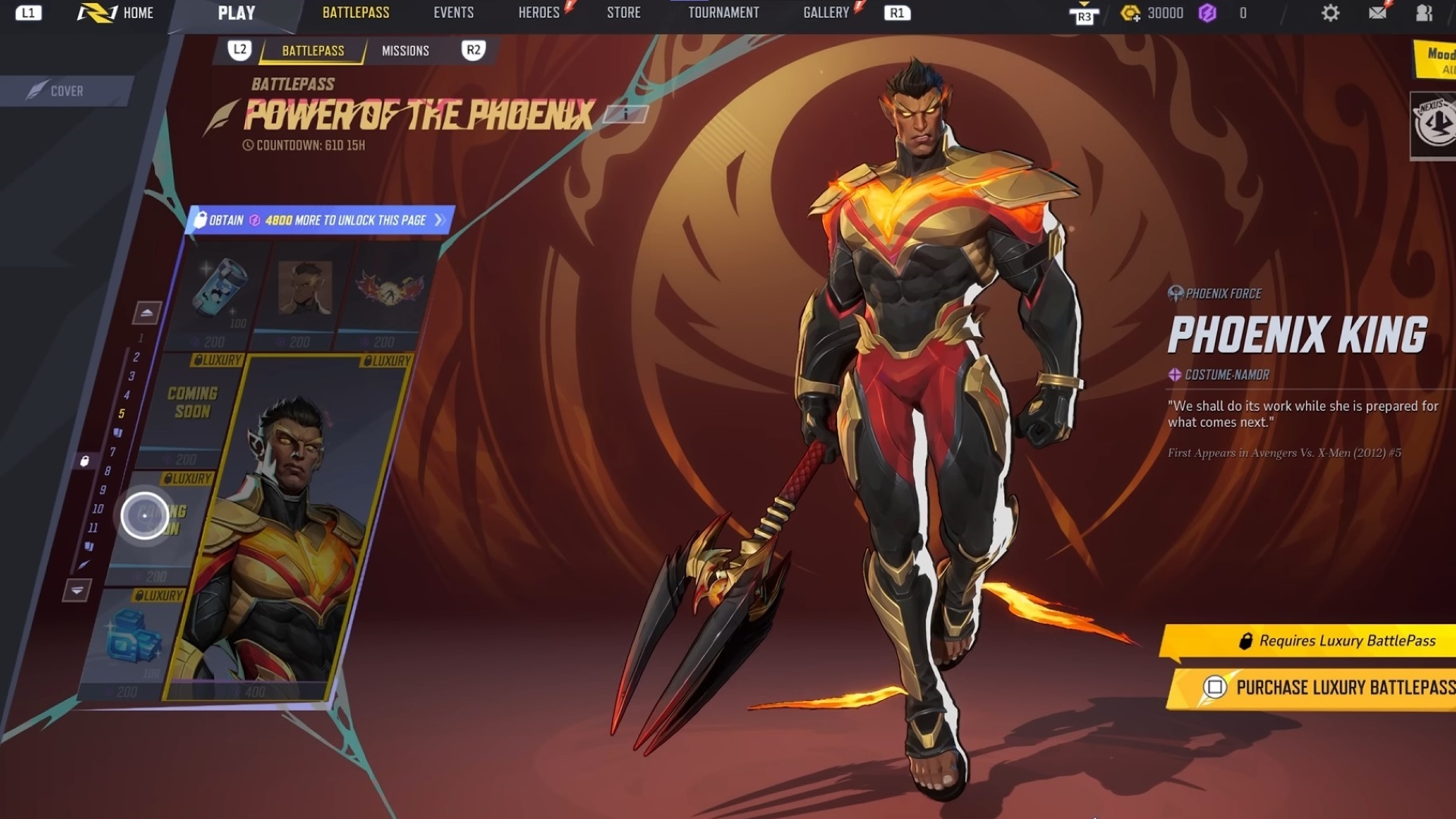This screenshot has width=1456, height=819.
Task: Select the Cover page tab
Action: [x=67, y=91]
